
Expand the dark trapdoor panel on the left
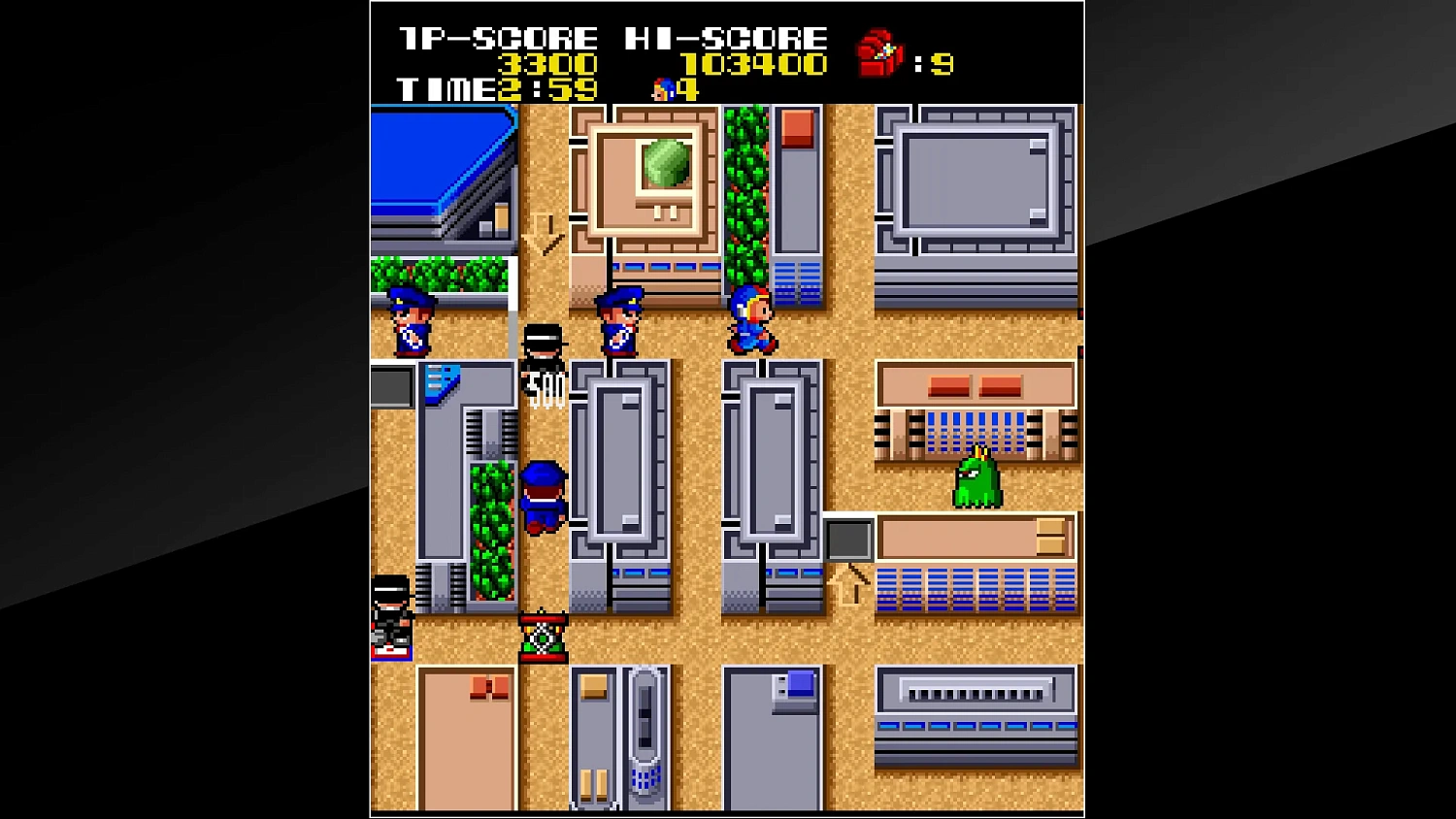pos(392,386)
